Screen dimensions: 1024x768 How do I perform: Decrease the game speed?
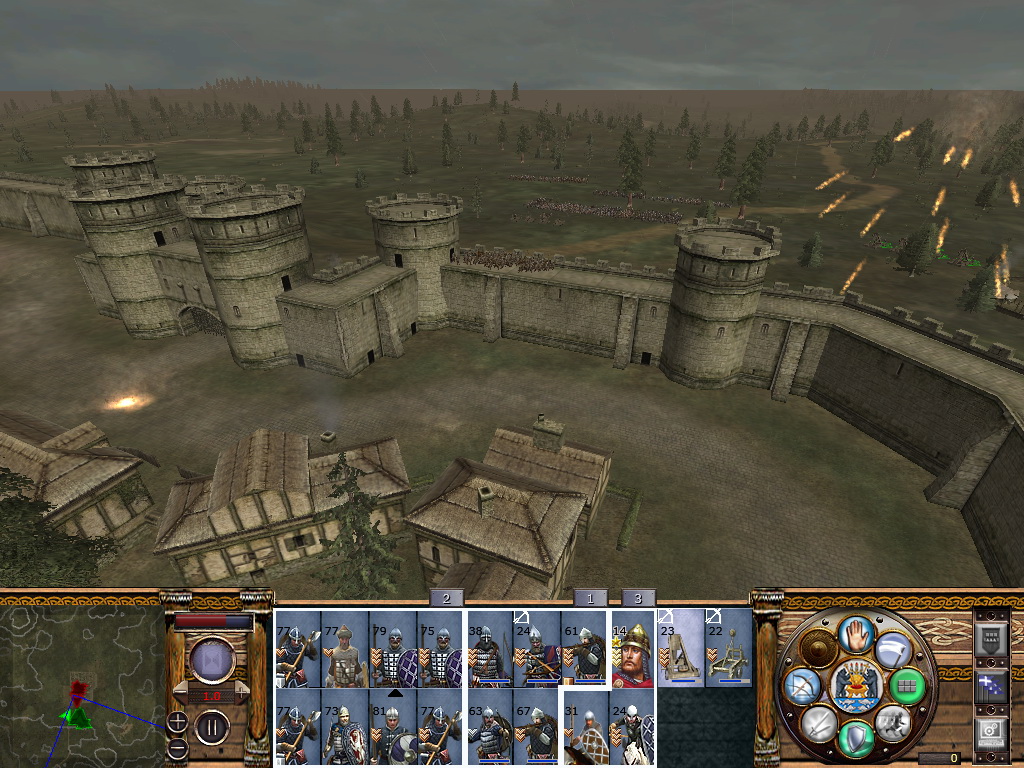[x=181, y=694]
